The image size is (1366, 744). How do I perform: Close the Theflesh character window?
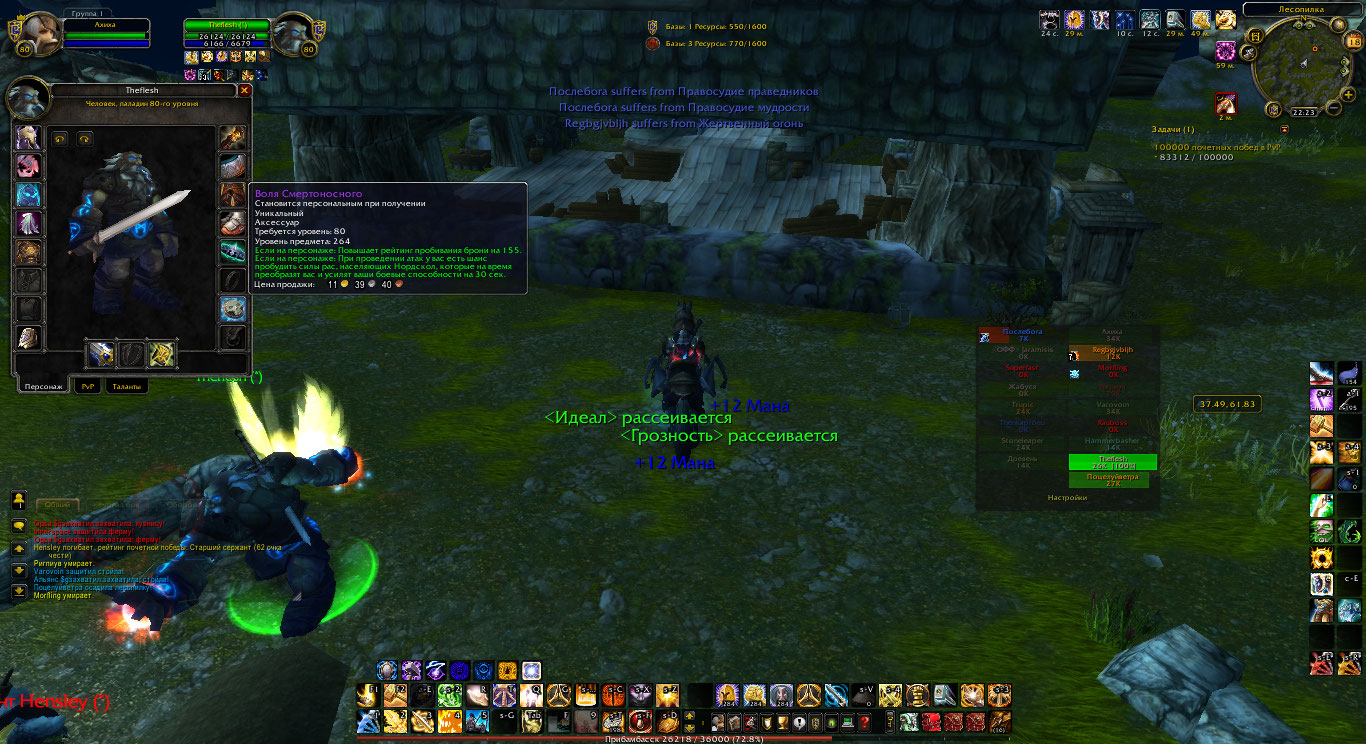click(245, 90)
